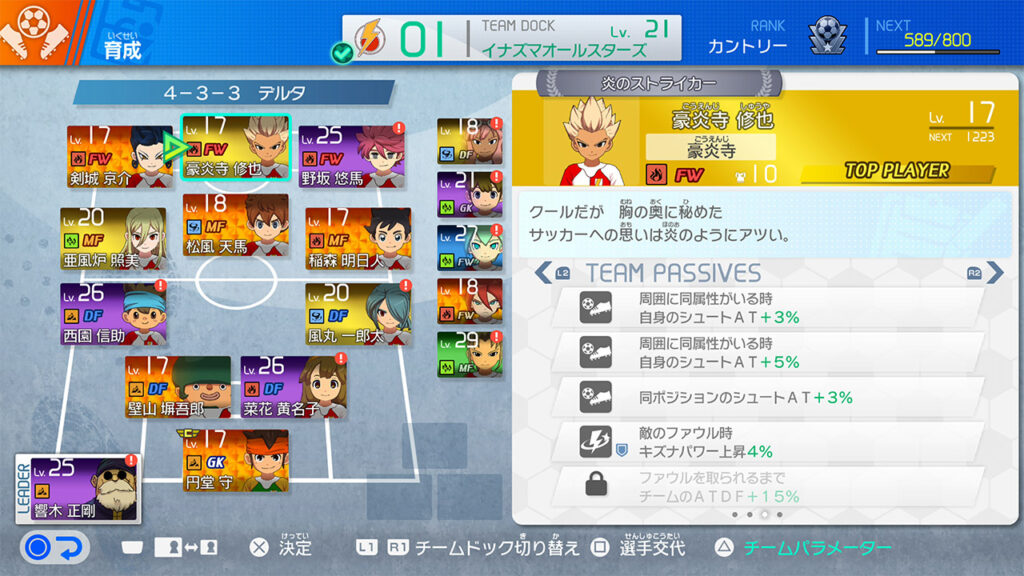Pick 壁山 塀吾郎 defender card
Screen dimensions: 1024x576
coord(178,387)
